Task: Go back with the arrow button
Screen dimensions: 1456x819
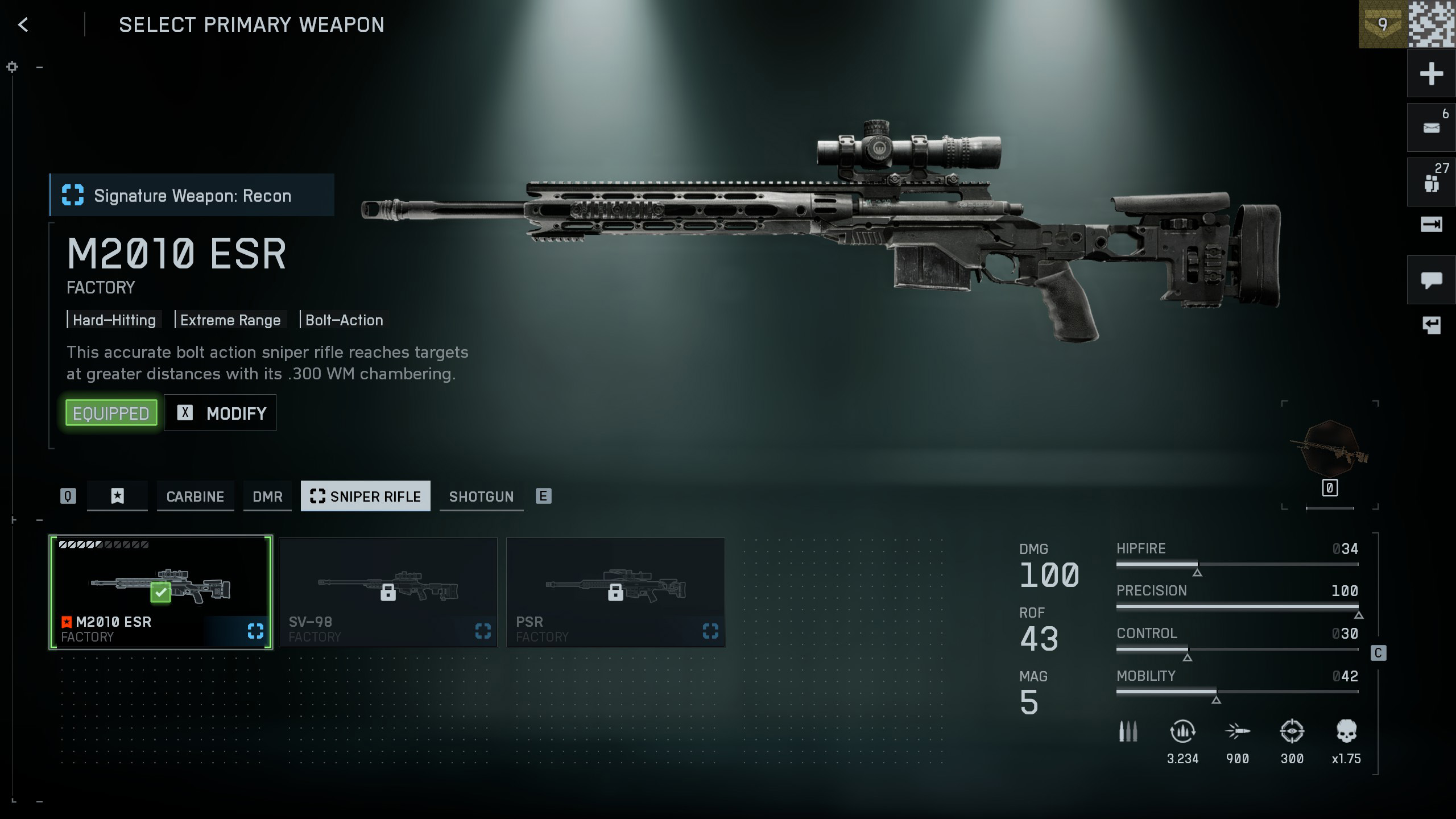Action: (23, 24)
